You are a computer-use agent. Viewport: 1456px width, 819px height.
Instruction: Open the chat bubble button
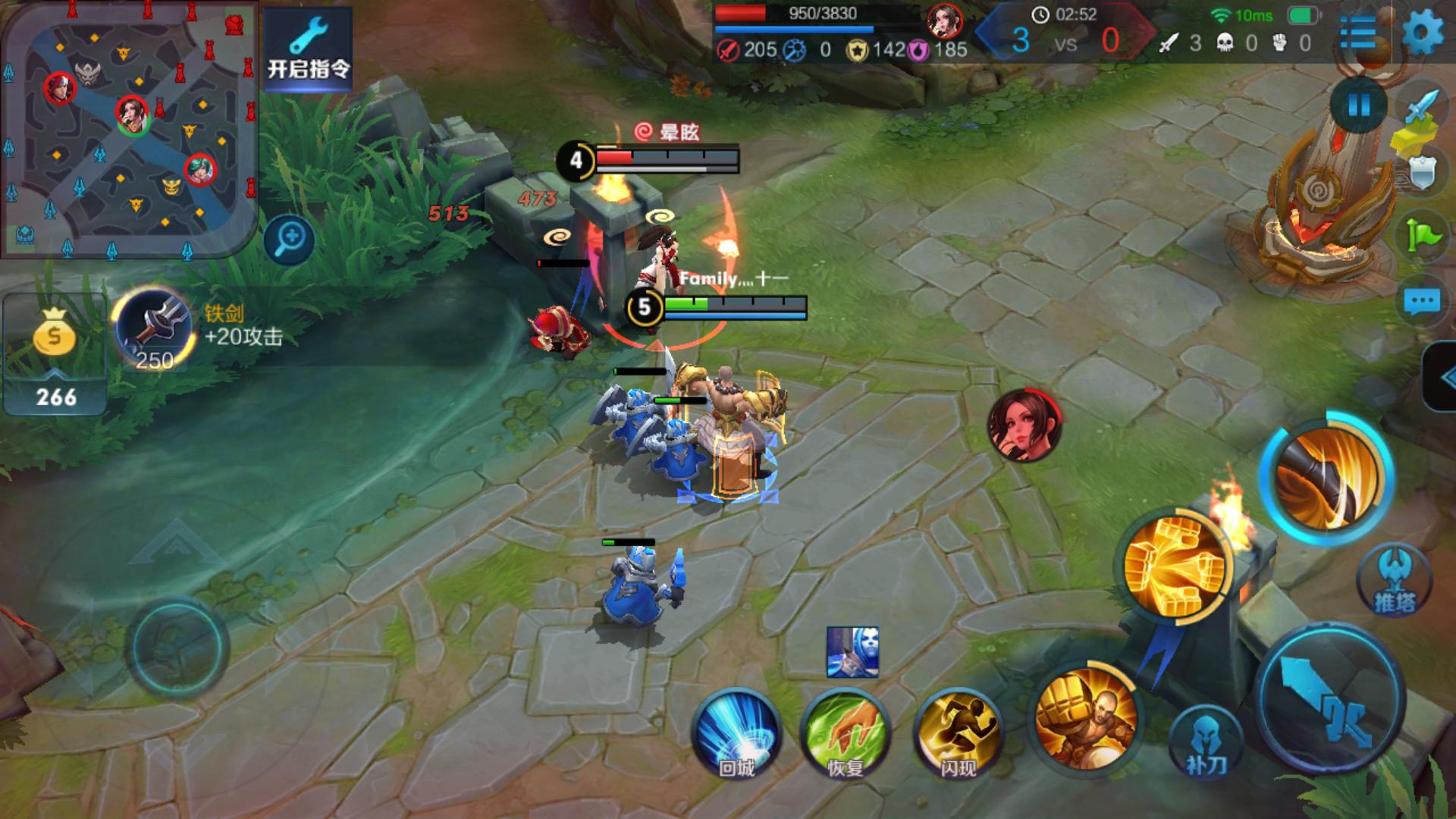pos(1421,303)
